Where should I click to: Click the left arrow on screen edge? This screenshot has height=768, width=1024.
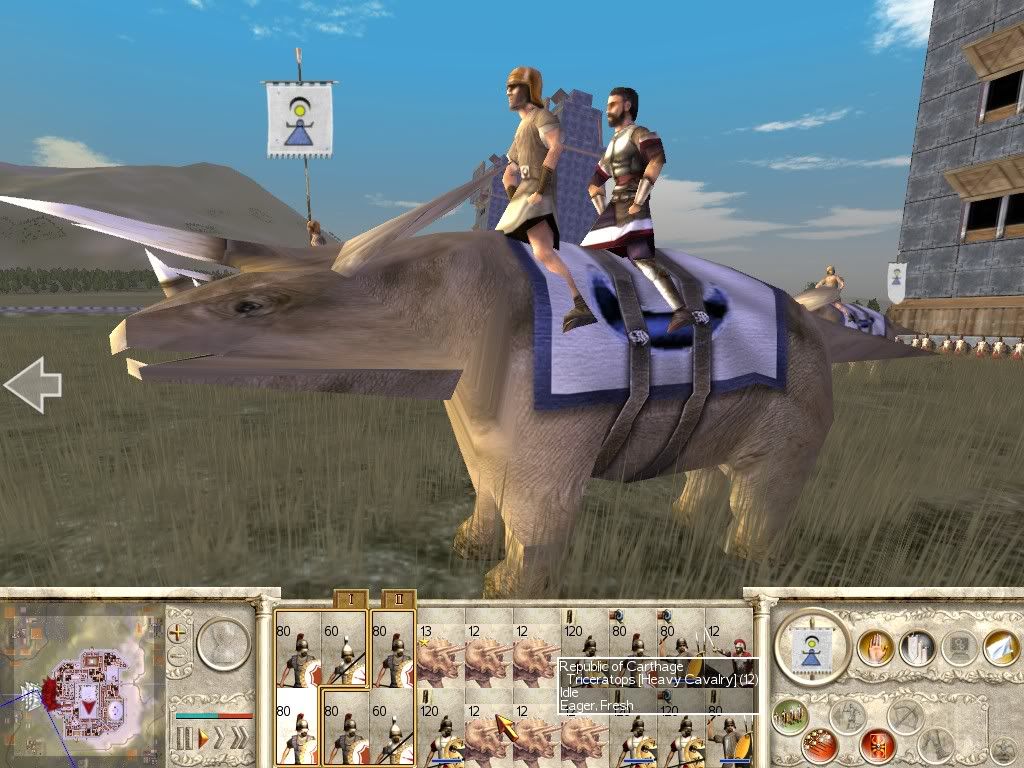click(32, 385)
